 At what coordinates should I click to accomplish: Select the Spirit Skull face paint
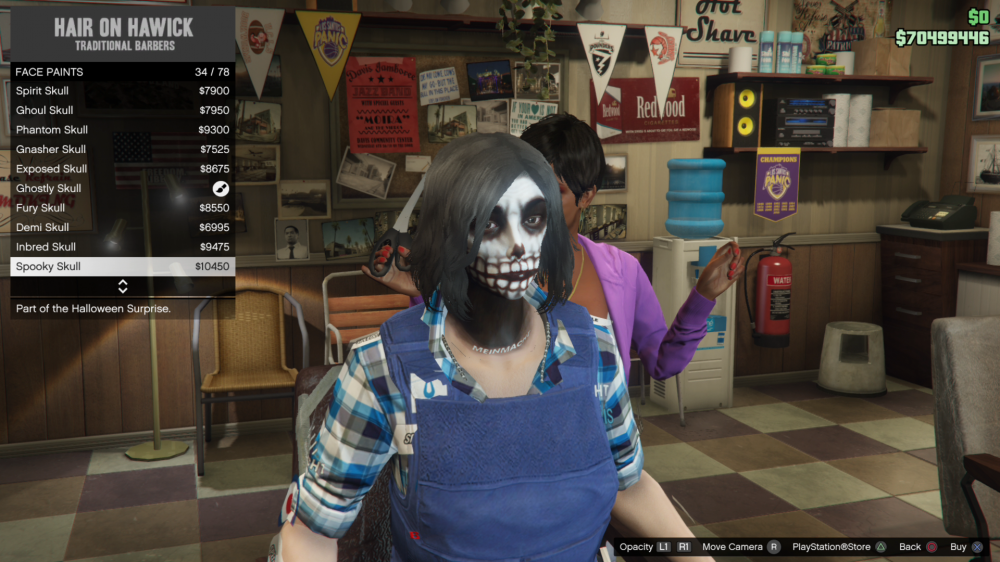coord(122,91)
